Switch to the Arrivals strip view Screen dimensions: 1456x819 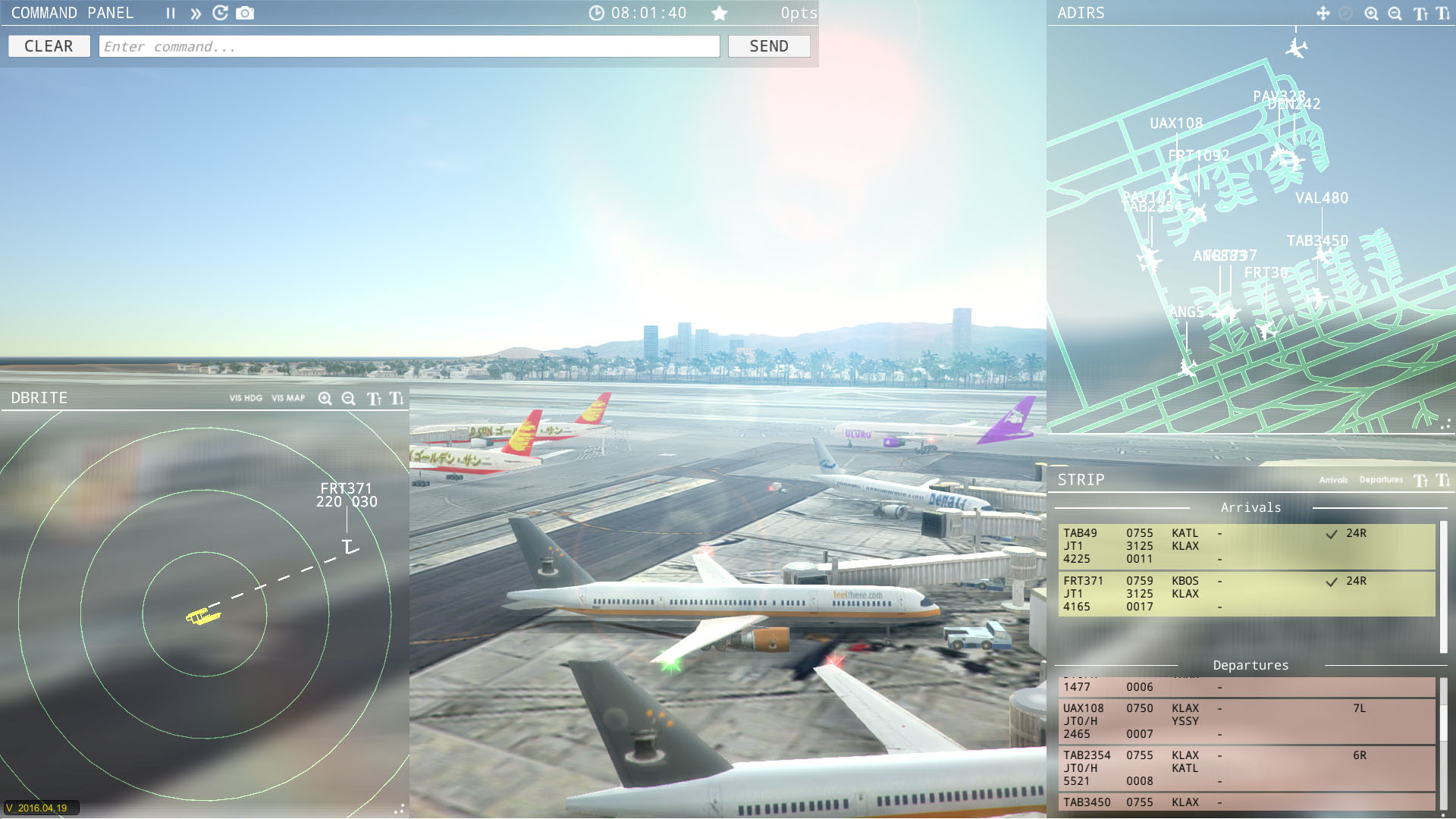(1334, 480)
